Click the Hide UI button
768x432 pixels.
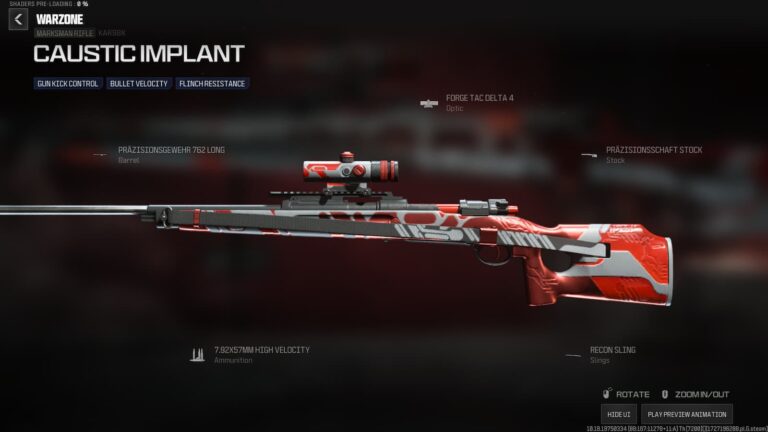(x=619, y=414)
